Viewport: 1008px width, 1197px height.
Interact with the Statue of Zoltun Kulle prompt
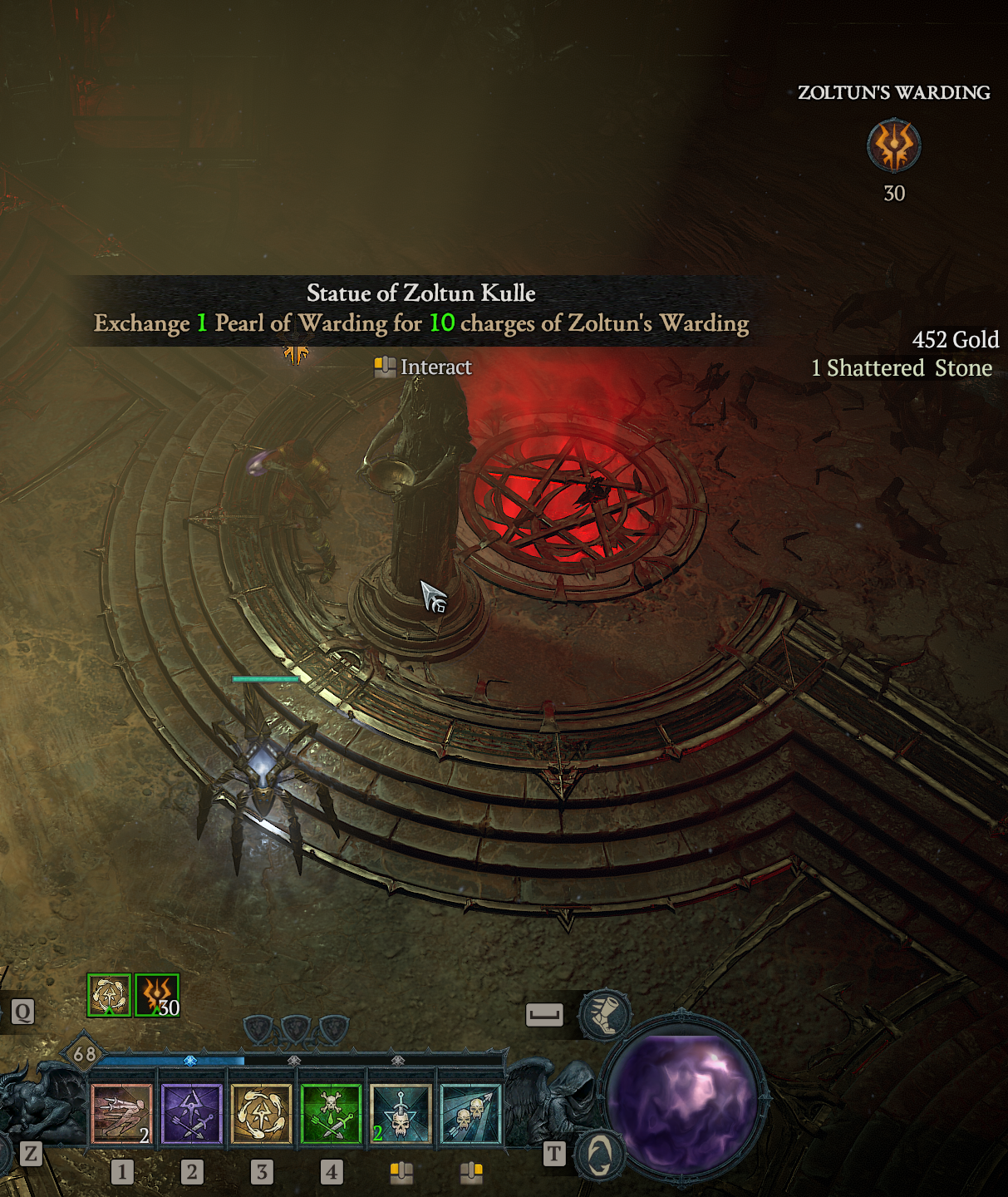point(423,367)
